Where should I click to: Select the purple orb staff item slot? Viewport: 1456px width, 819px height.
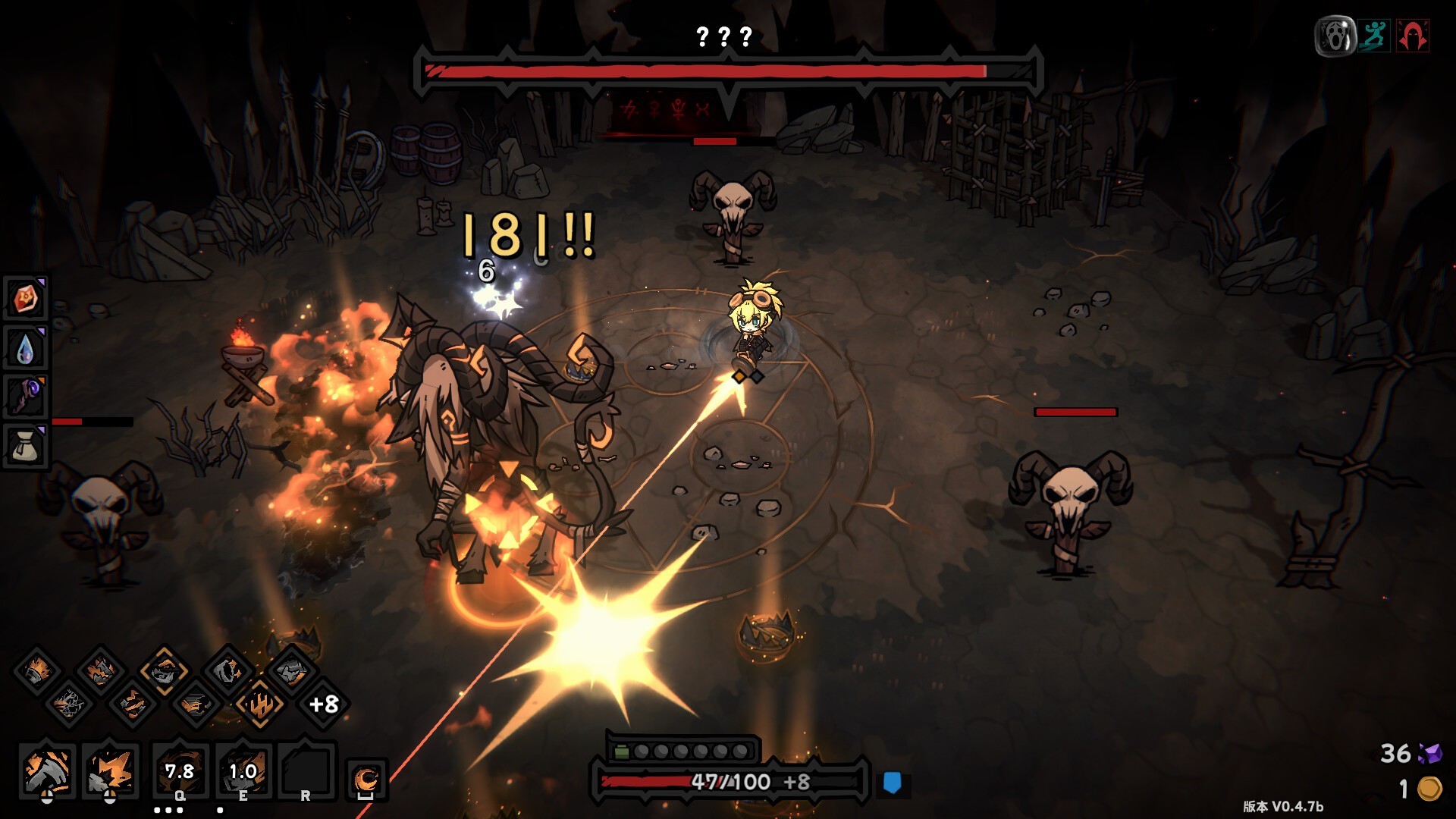click(x=26, y=397)
